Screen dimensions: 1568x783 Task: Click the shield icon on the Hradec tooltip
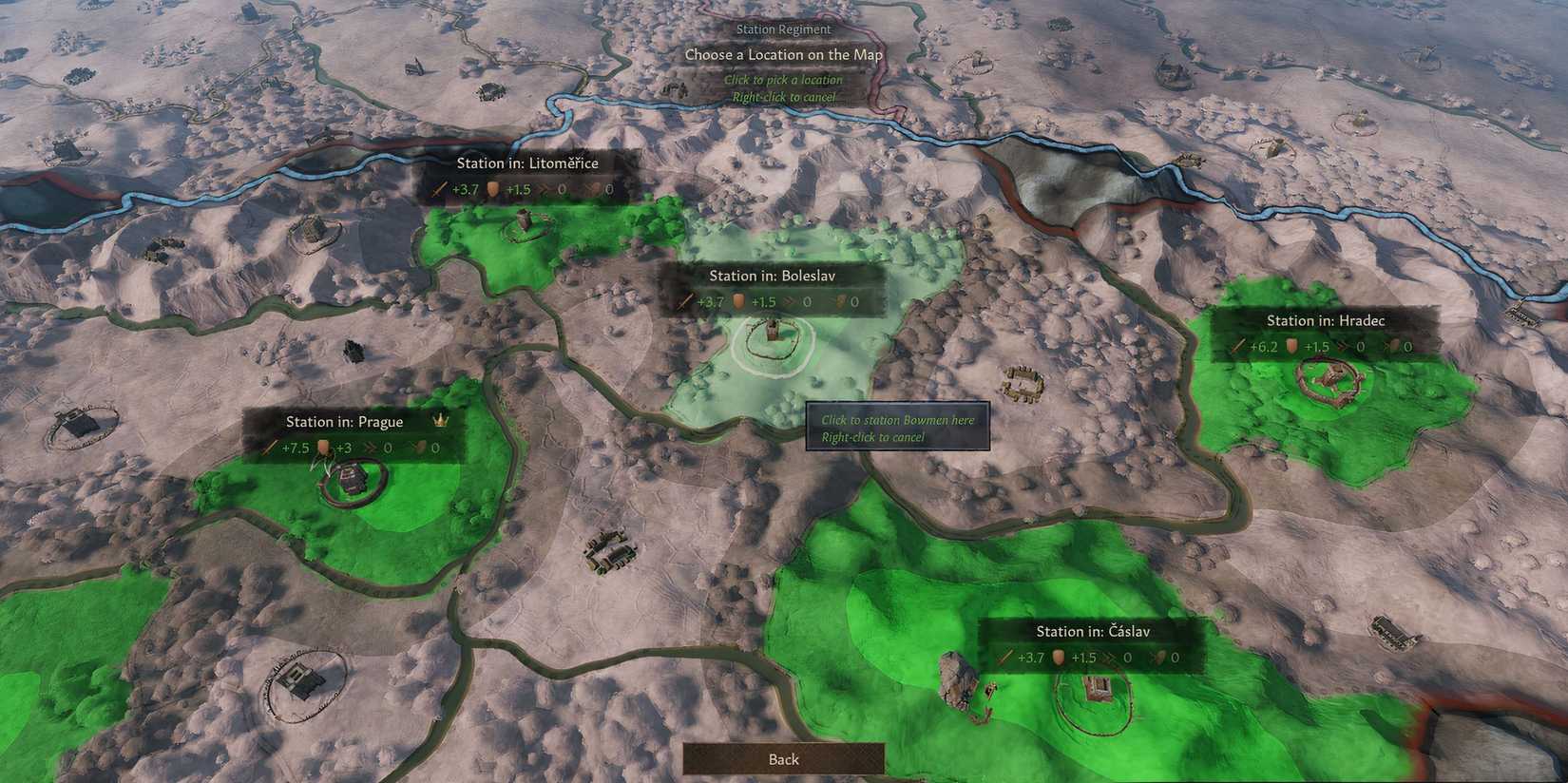coord(1291,347)
